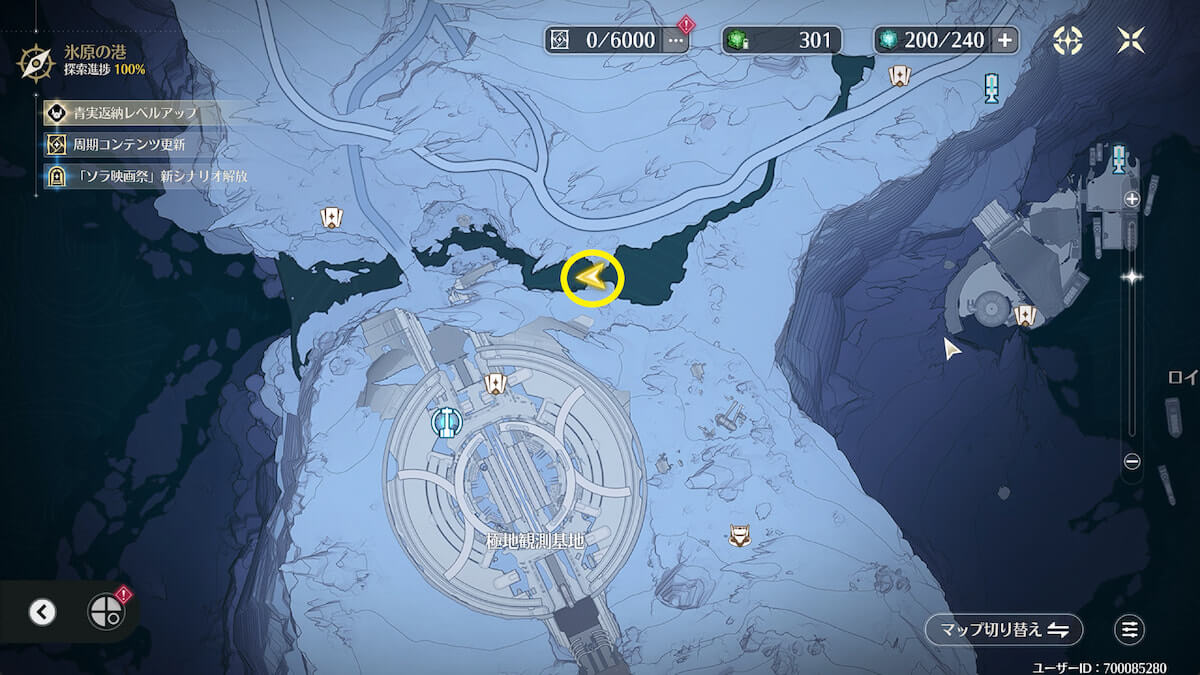
Task: Open the map filter list icon
Action: click(1130, 630)
